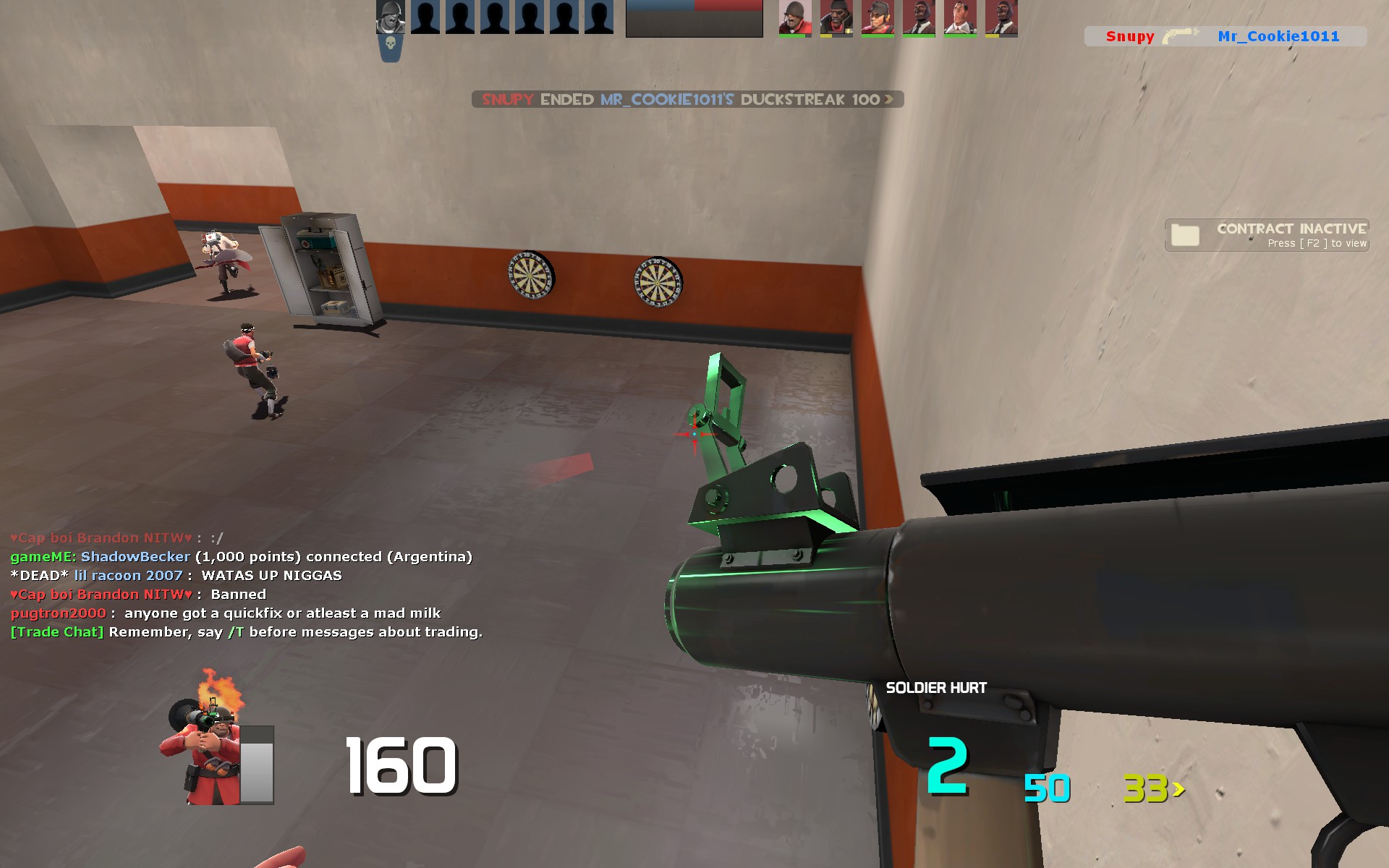Open the Contract Inactive panel
The image size is (1389, 868).
pyautogui.click(x=1266, y=235)
